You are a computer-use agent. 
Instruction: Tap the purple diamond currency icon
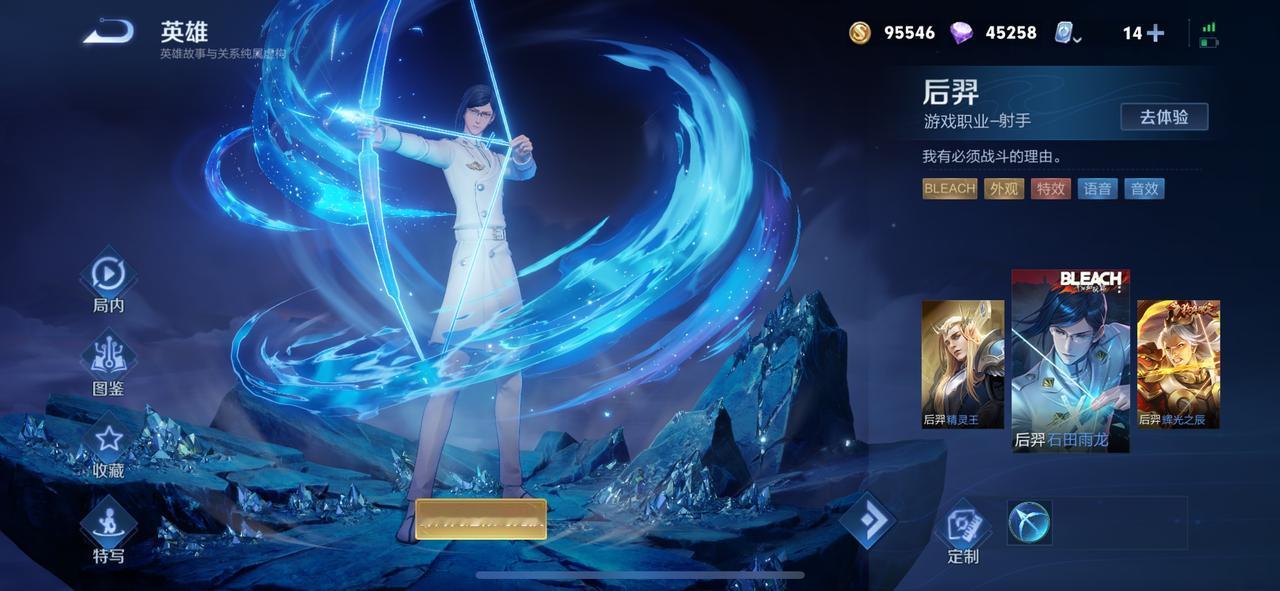962,33
